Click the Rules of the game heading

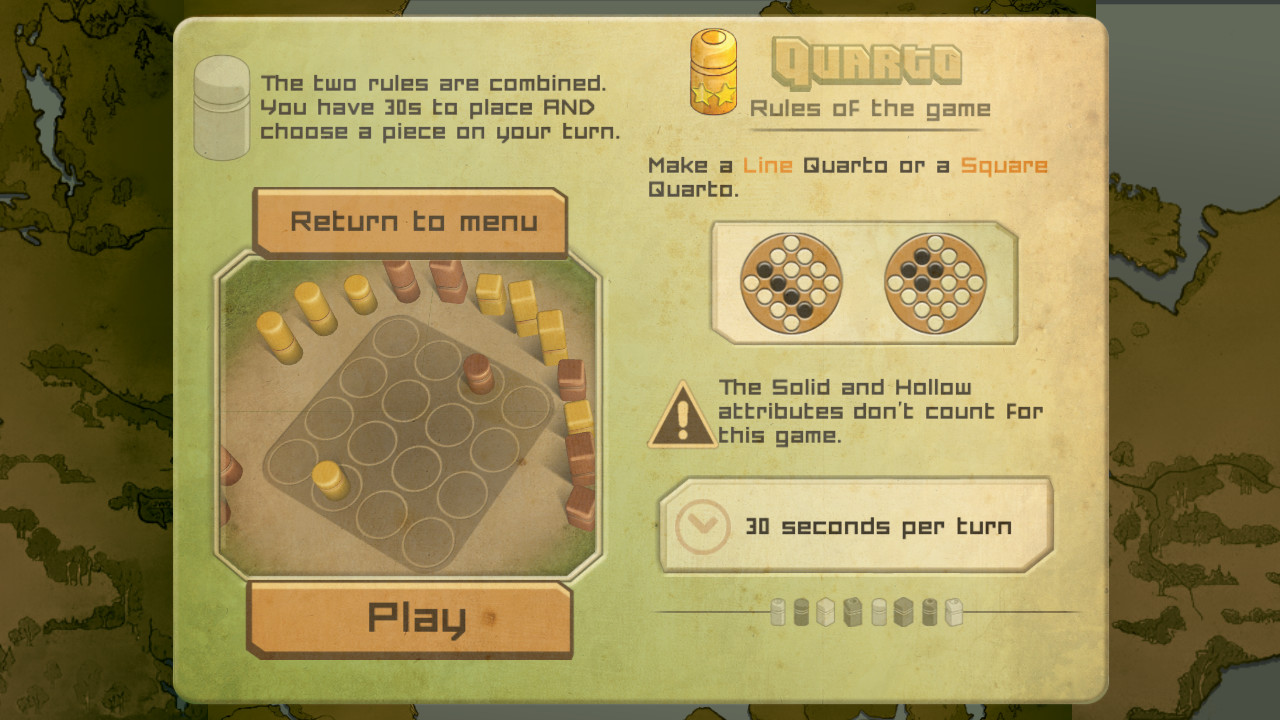pyautogui.click(x=869, y=109)
